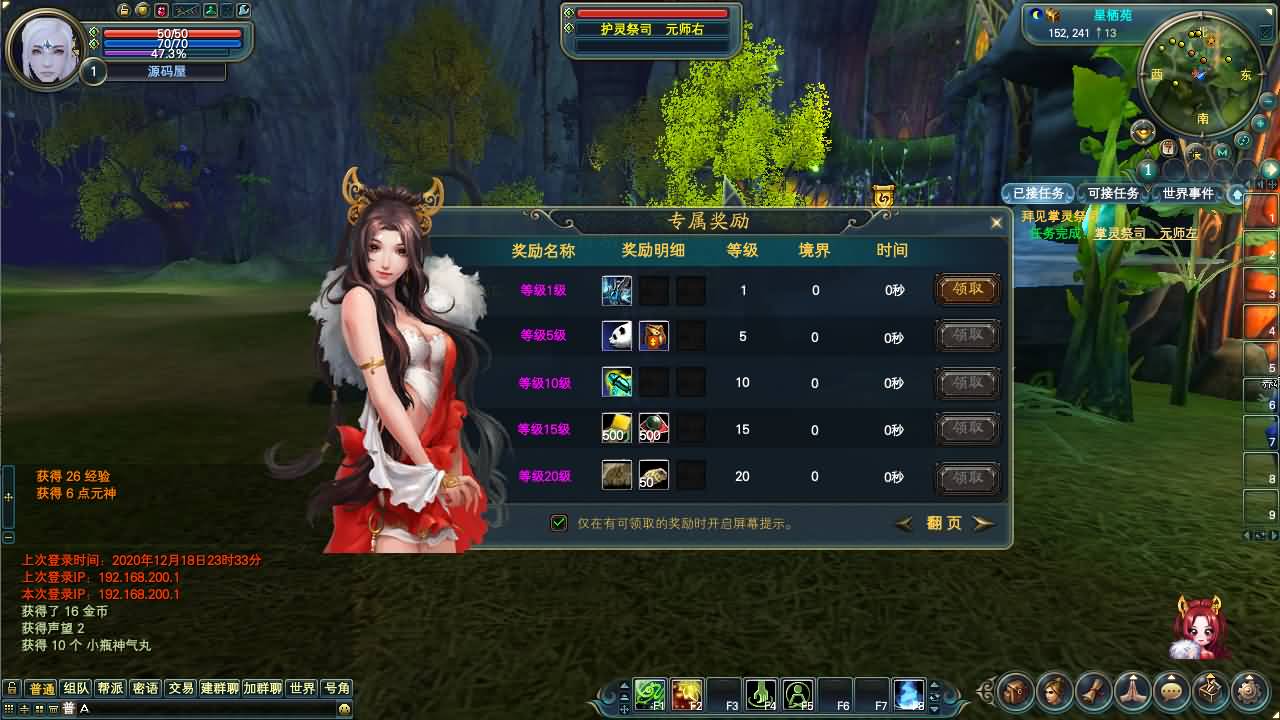Cast the blue spirit skill in slot F8
This screenshot has width=1280, height=720.
tap(908, 692)
